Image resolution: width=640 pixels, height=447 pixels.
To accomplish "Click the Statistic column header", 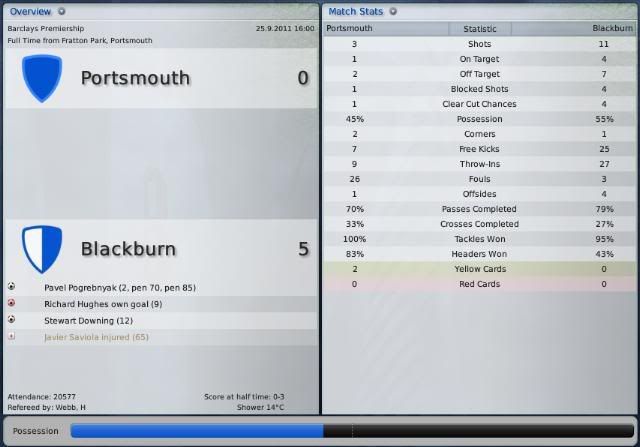I will [x=479, y=29].
